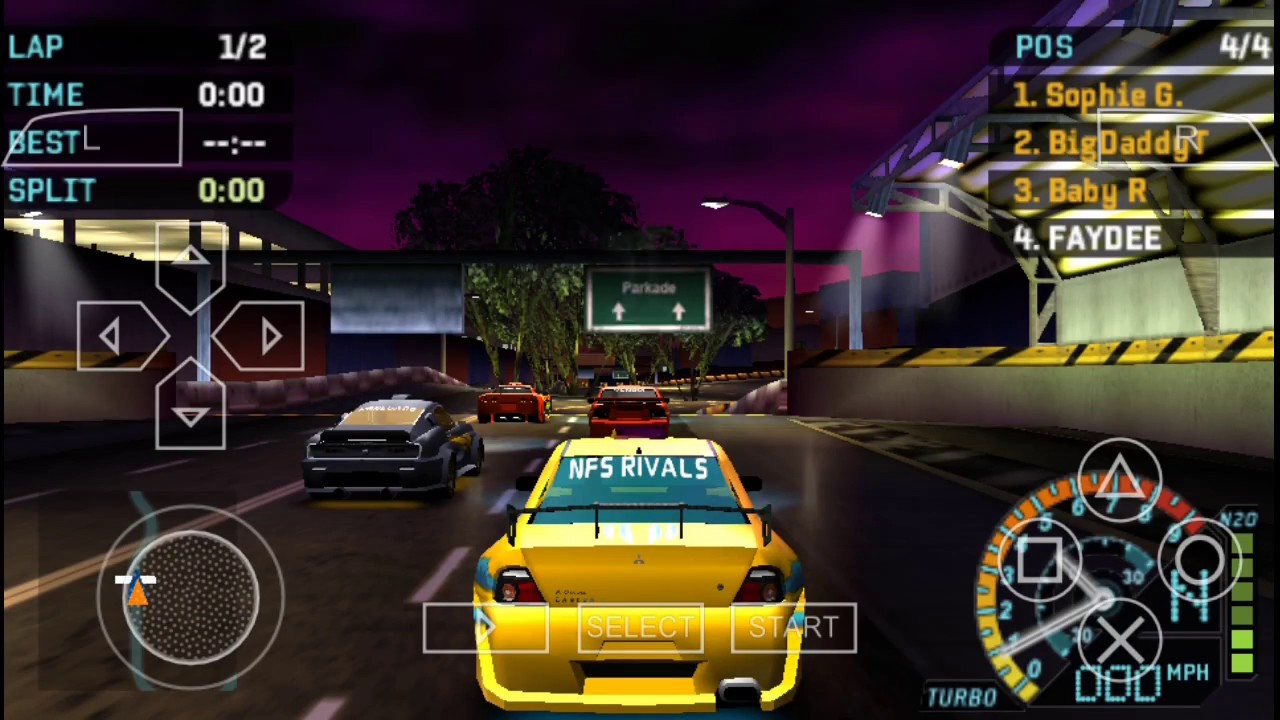The height and width of the screenshot is (720, 1280).
Task: Tap the SELECT button
Action: pos(639,628)
